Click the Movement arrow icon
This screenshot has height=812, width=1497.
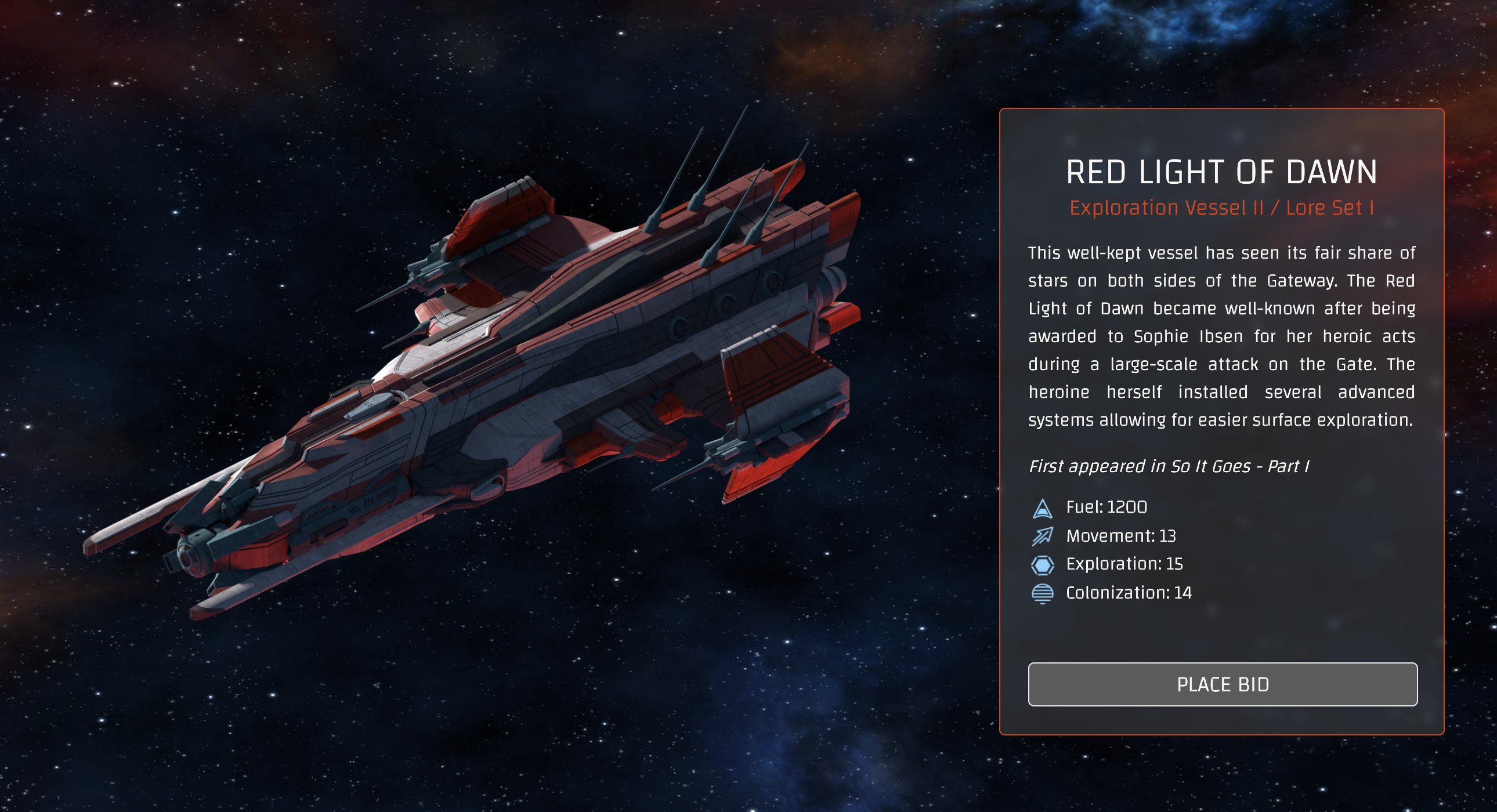click(x=1043, y=535)
